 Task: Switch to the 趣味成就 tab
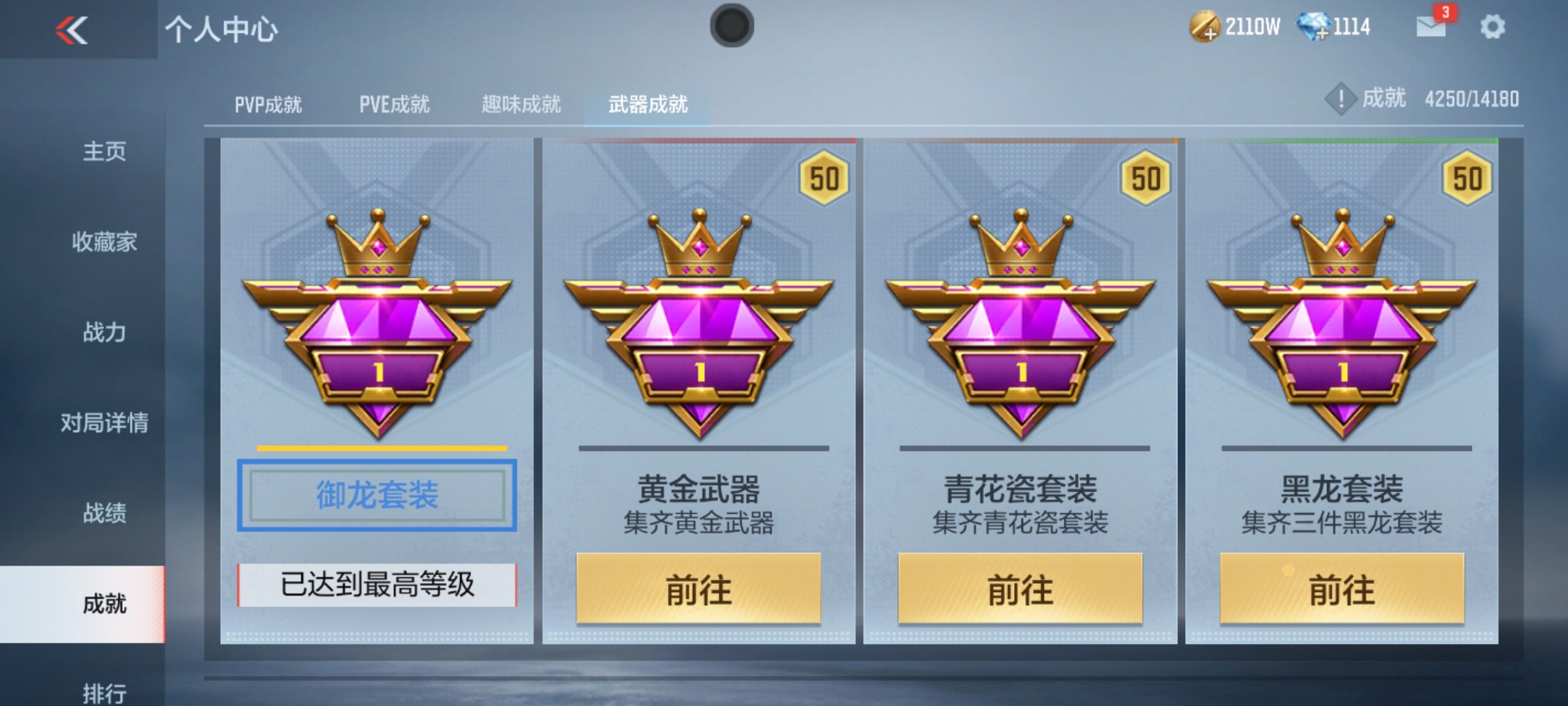(x=521, y=103)
